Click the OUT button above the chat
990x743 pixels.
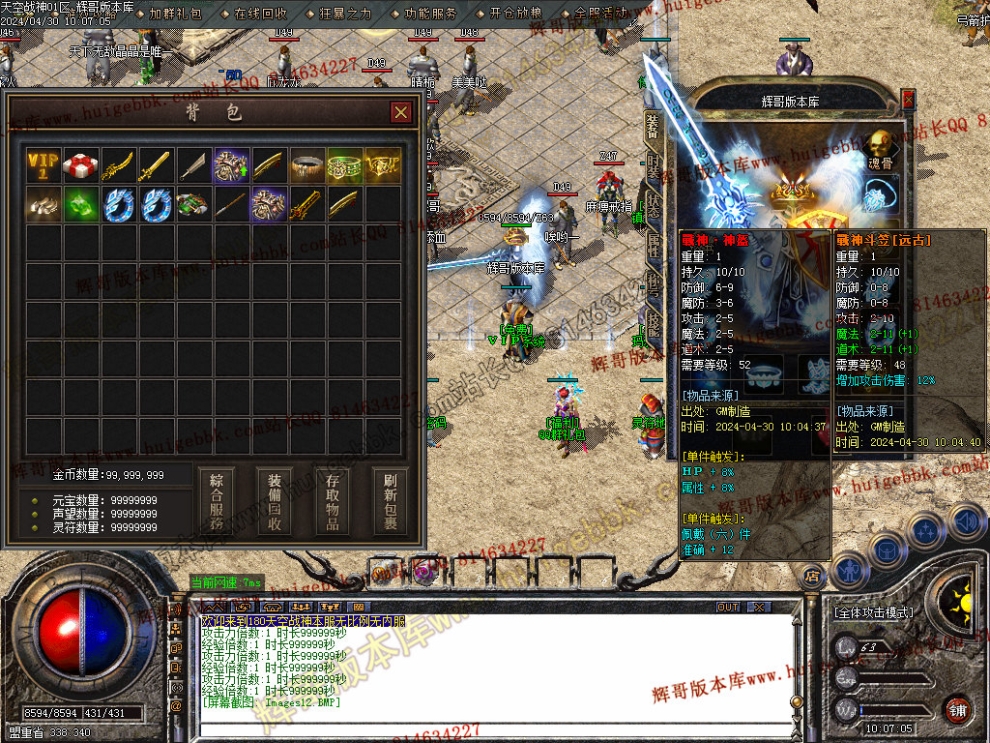click(728, 607)
